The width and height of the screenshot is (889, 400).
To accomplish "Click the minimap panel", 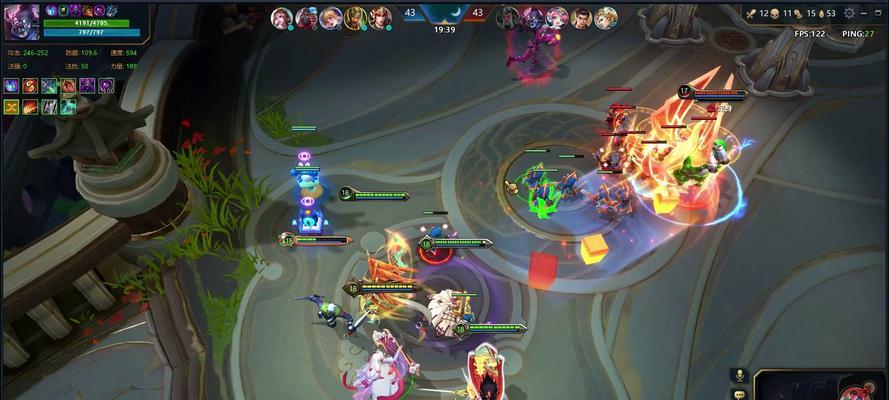I will [x=822, y=387].
